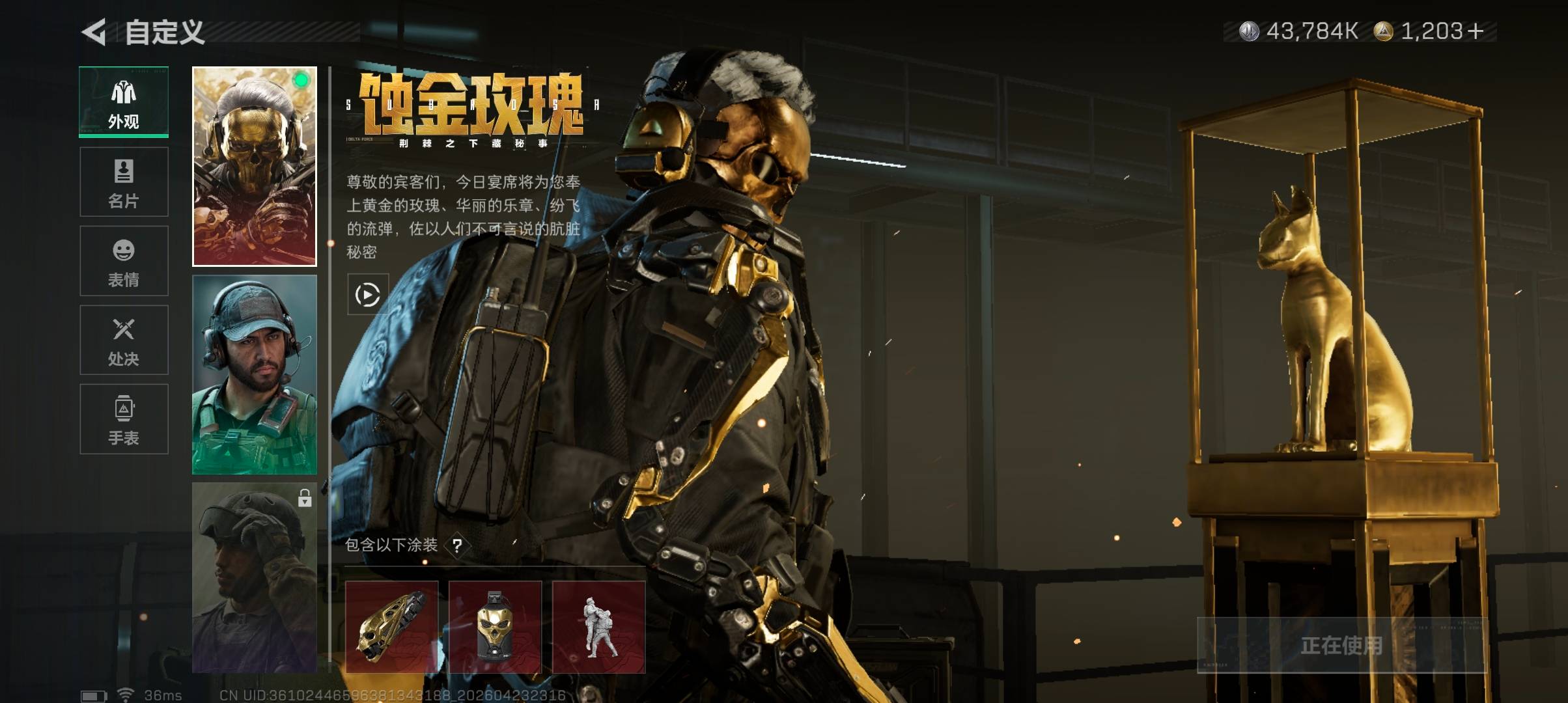View the execution animation item
1568x703 pixels.
coord(598,627)
